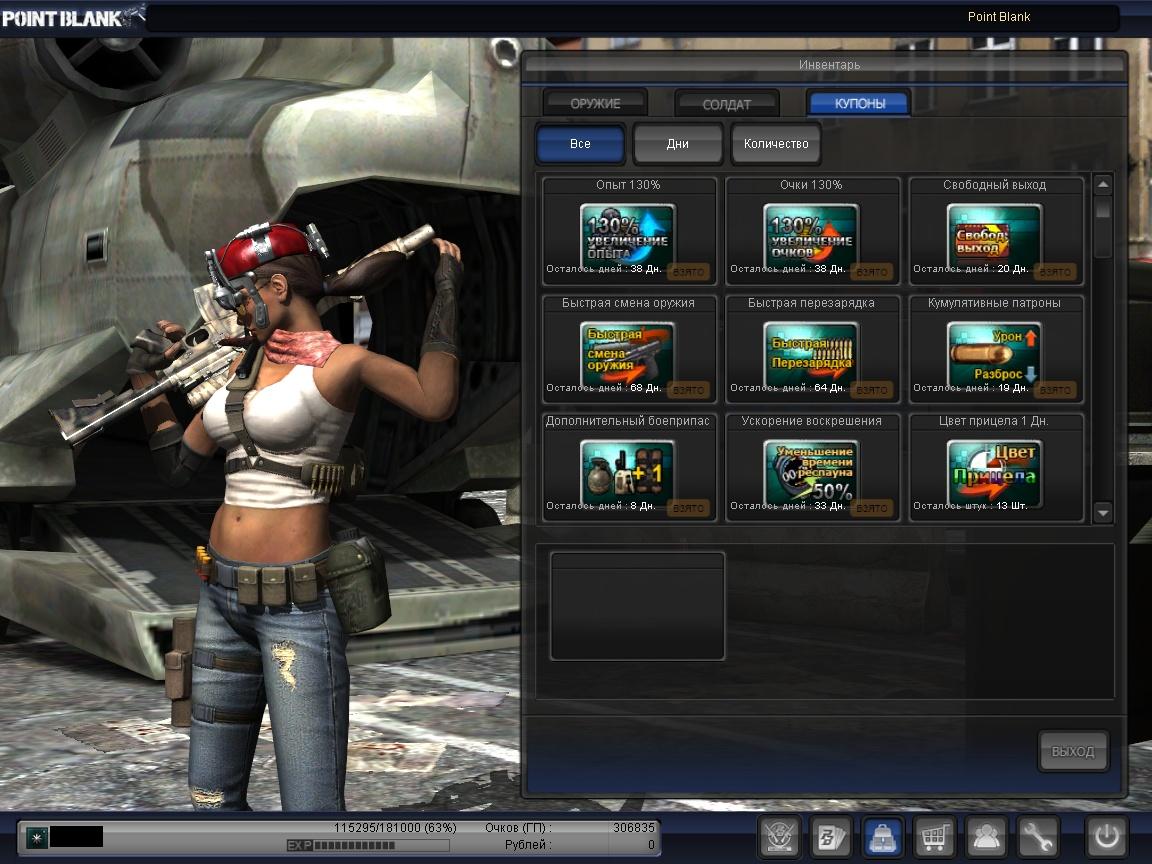Switch to the Оружие tab
Screen dimensions: 1152x864
pyautogui.click(x=595, y=103)
